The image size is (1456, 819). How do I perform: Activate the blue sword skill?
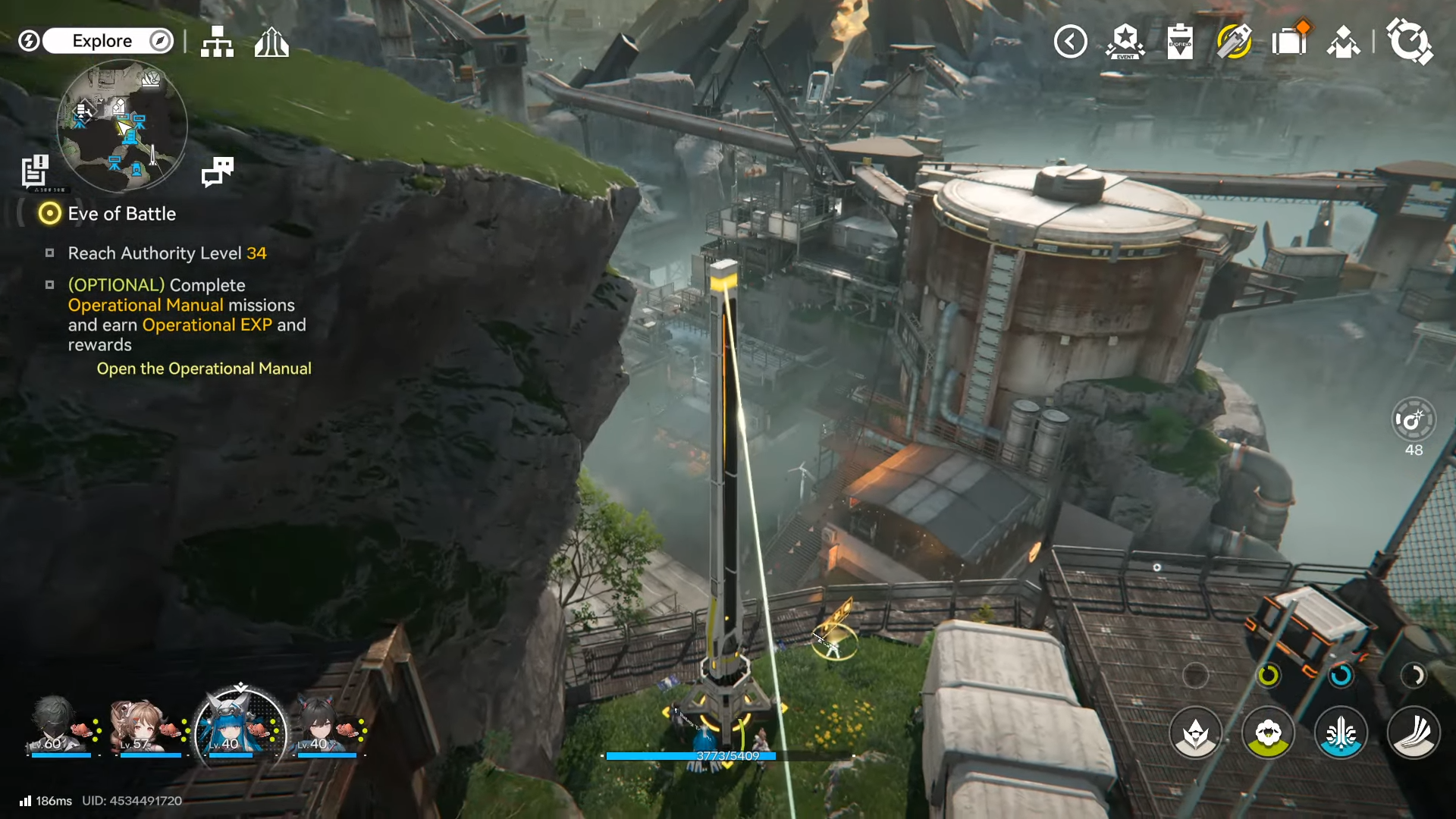tap(1341, 733)
